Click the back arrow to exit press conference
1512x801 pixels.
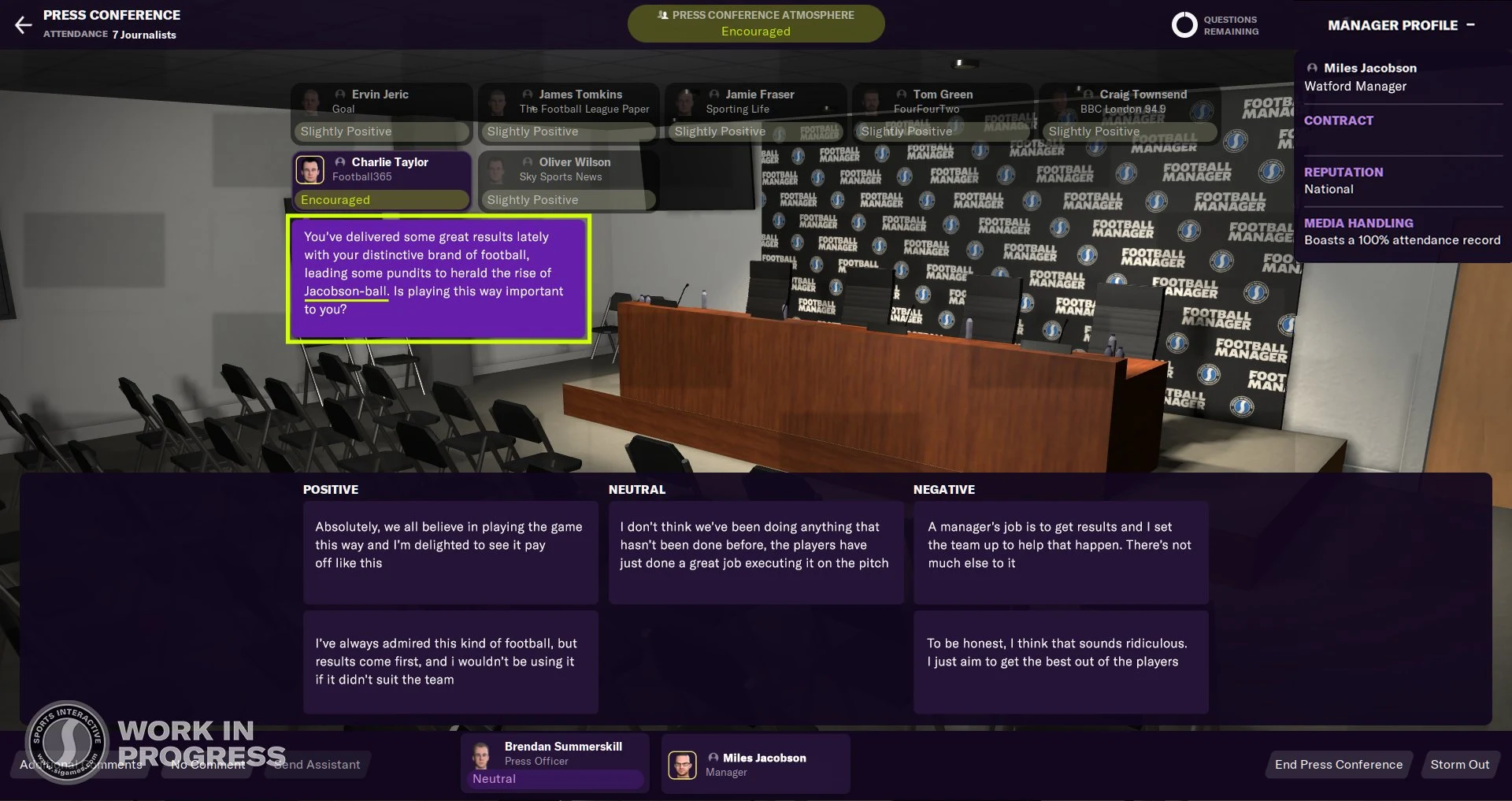point(24,24)
